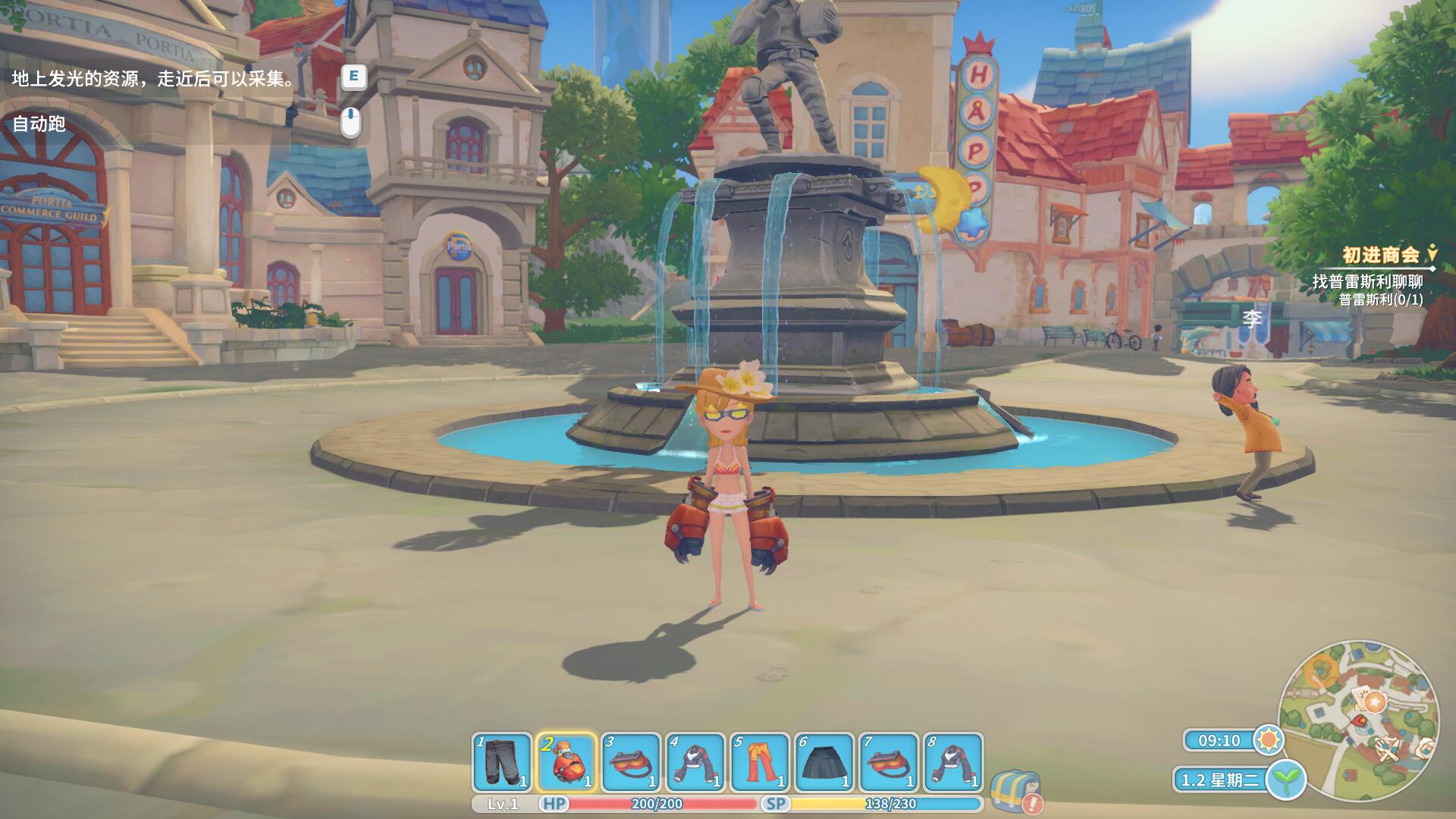
Task: Choose the goggles in hotbar slot 7
Action: point(888,761)
